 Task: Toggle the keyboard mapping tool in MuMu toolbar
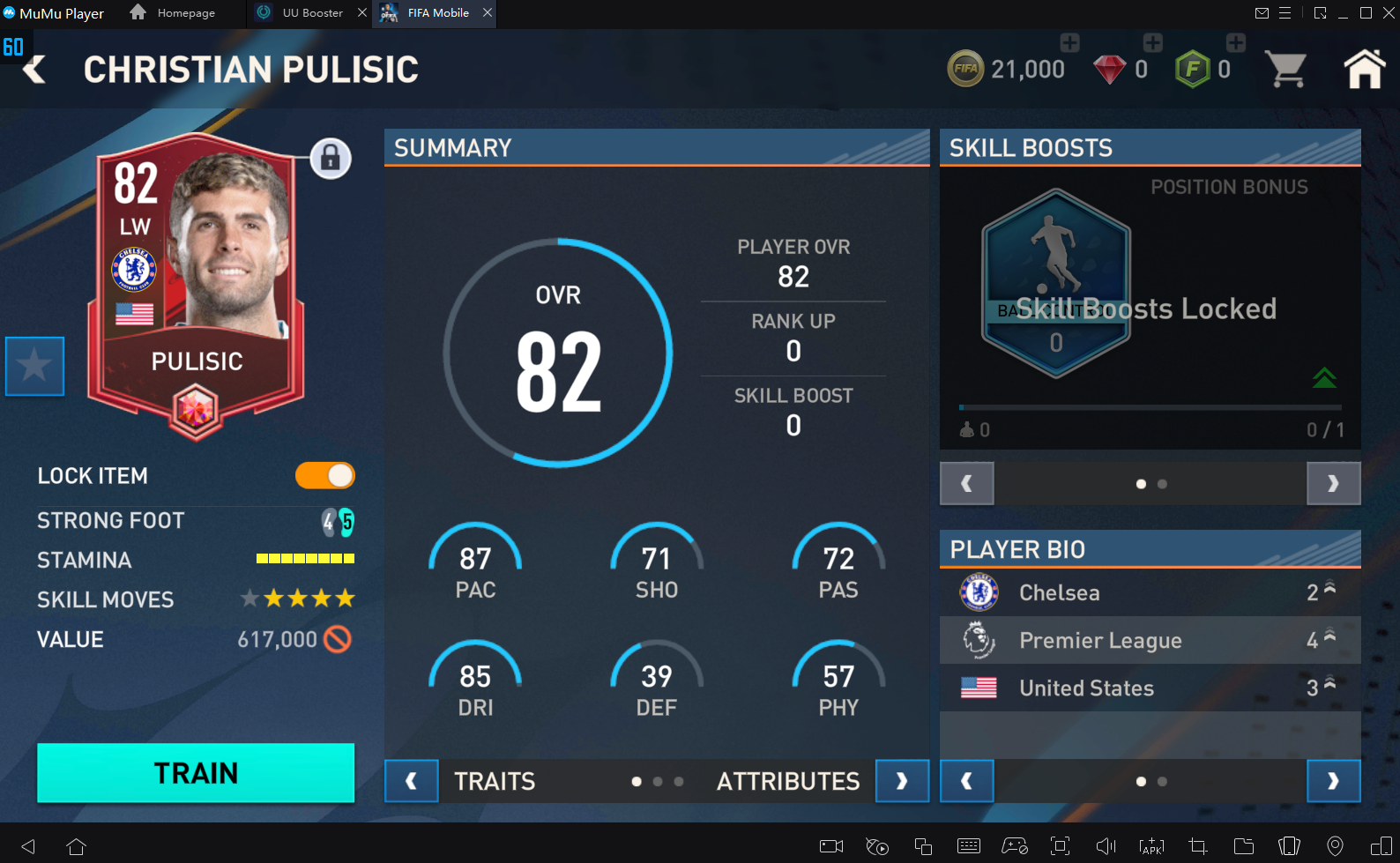[x=970, y=846]
